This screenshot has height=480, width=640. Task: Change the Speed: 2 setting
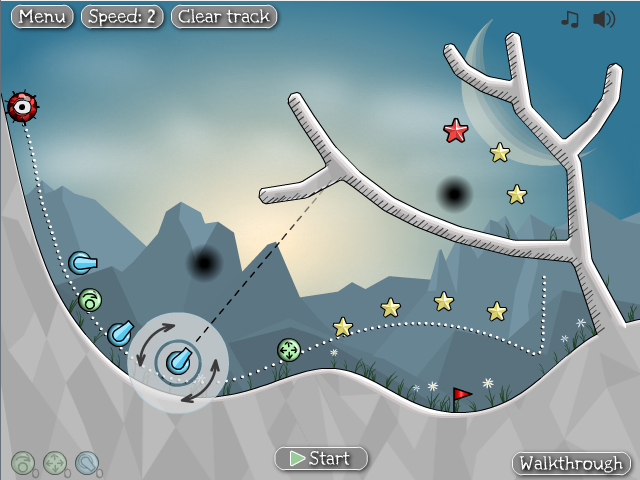(122, 17)
